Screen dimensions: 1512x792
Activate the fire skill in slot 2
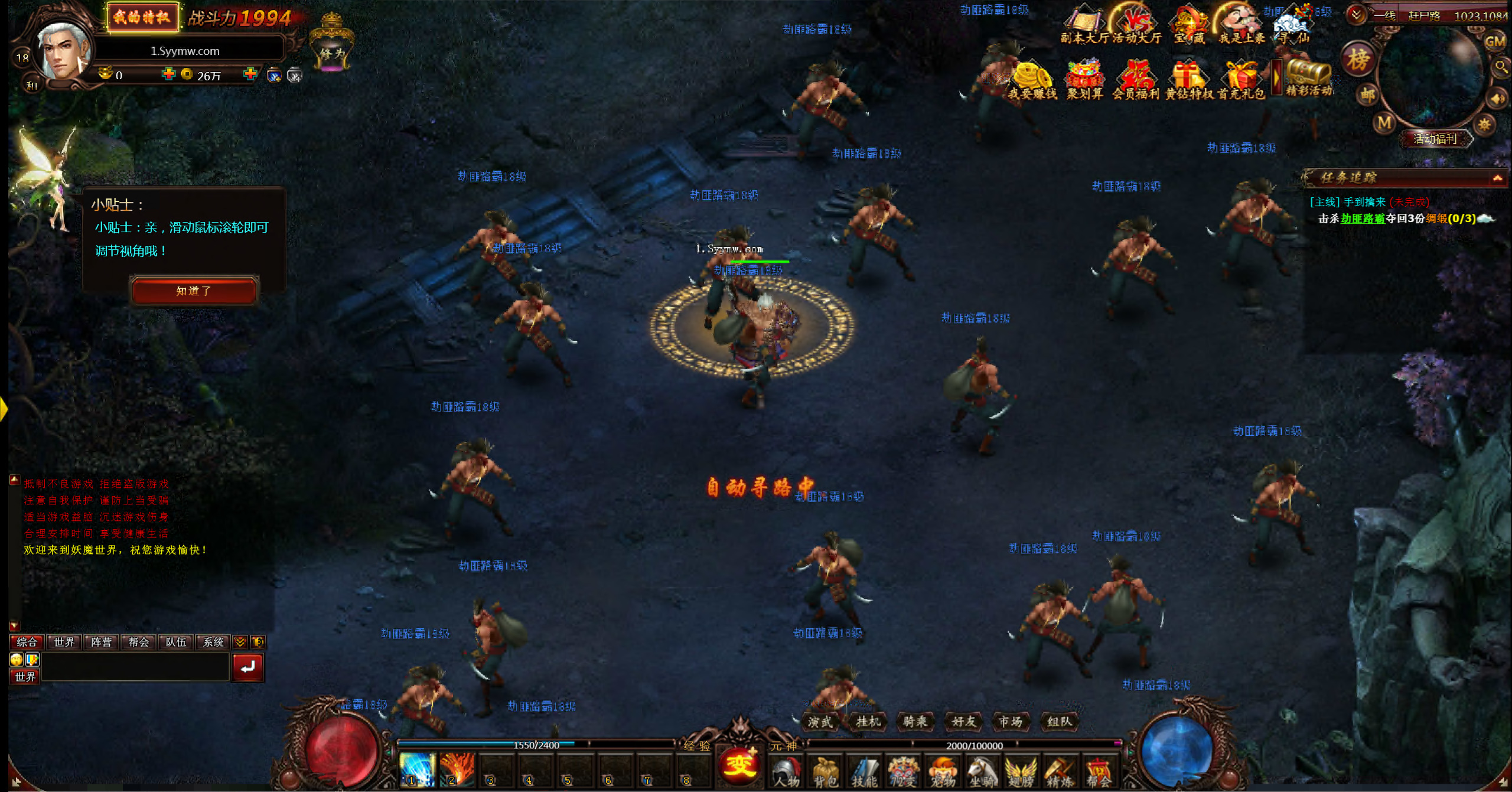pyautogui.click(x=456, y=770)
